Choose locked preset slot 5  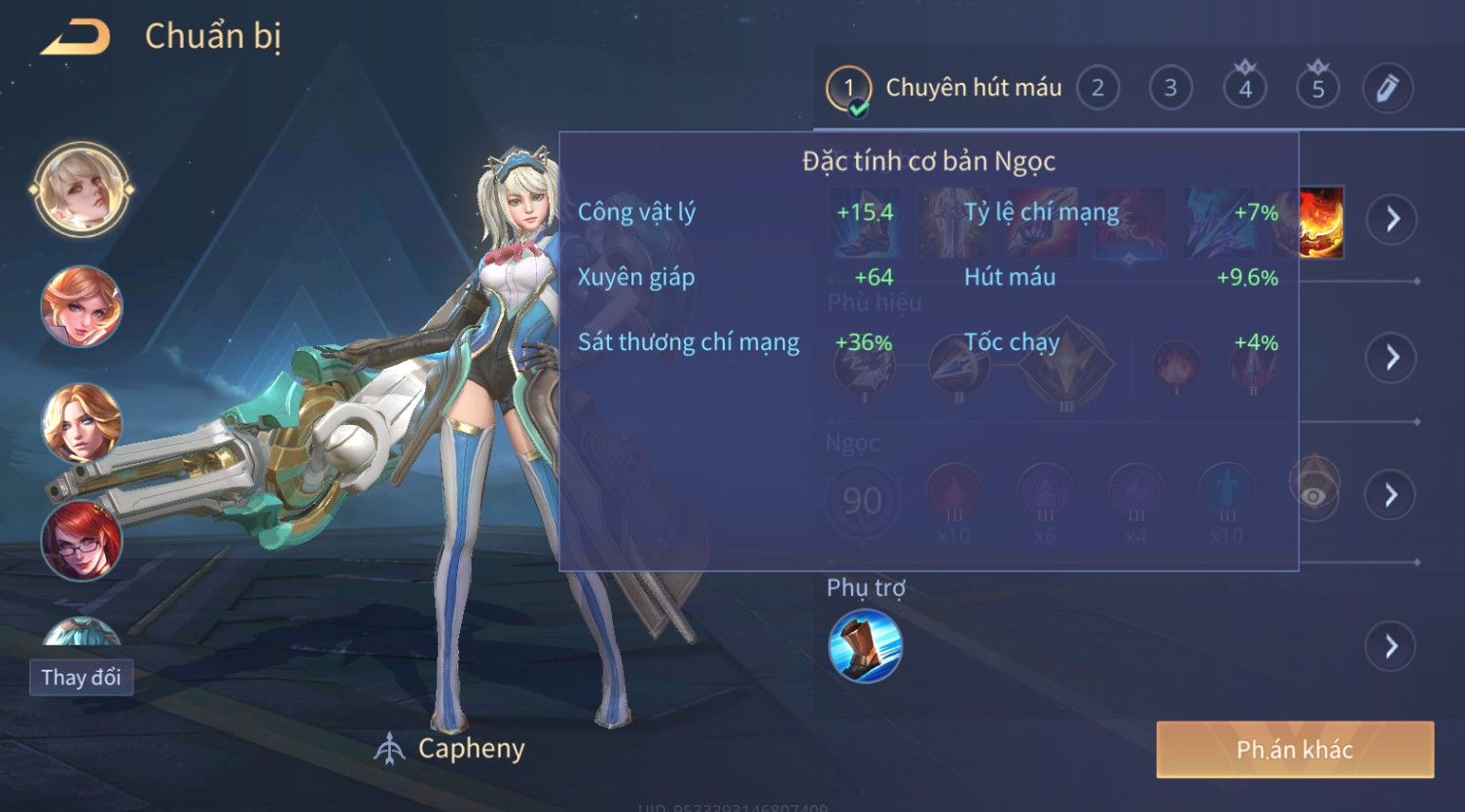1318,88
